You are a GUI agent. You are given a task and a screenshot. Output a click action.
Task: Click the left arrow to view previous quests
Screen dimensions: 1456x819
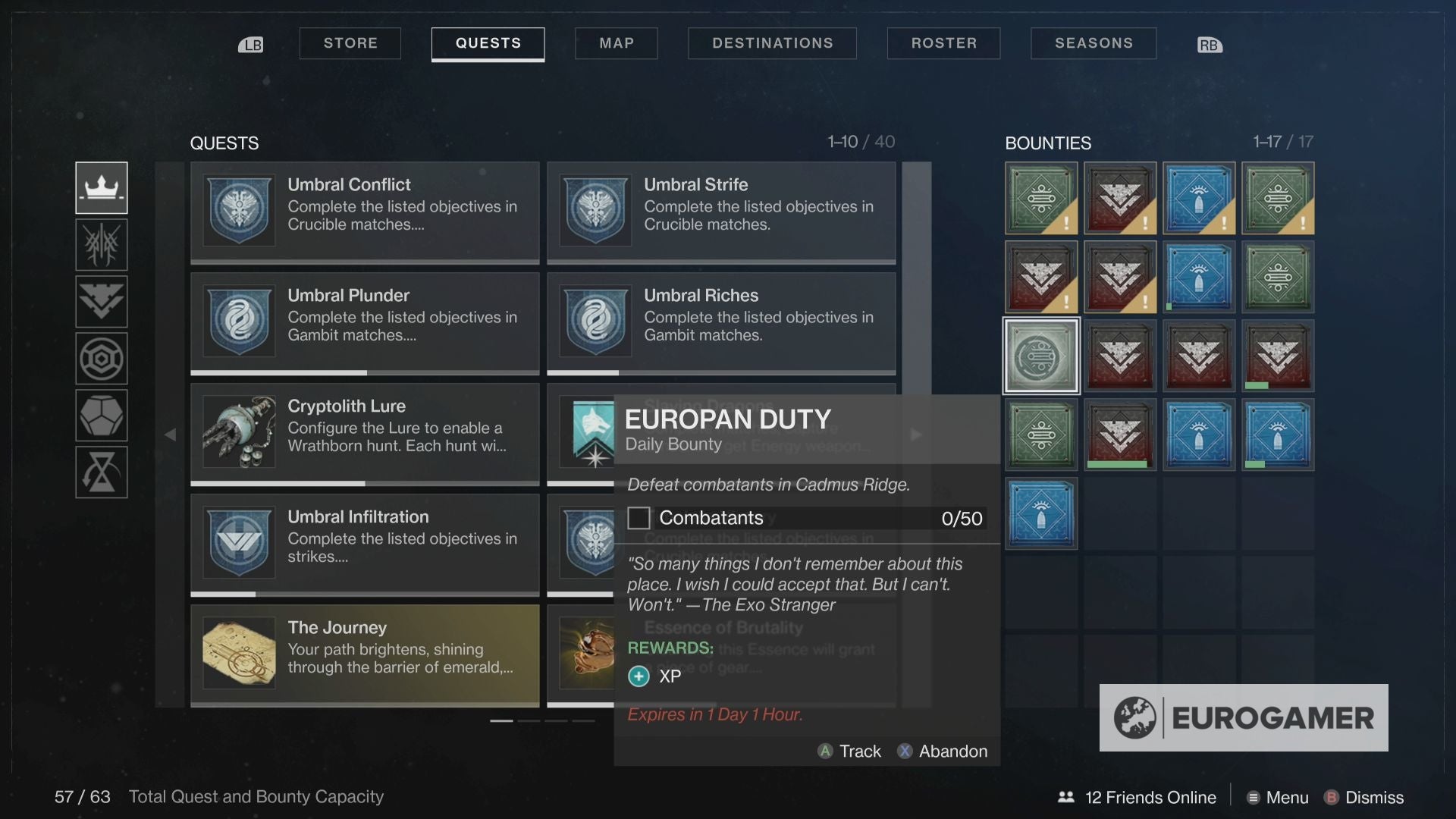pos(170,435)
